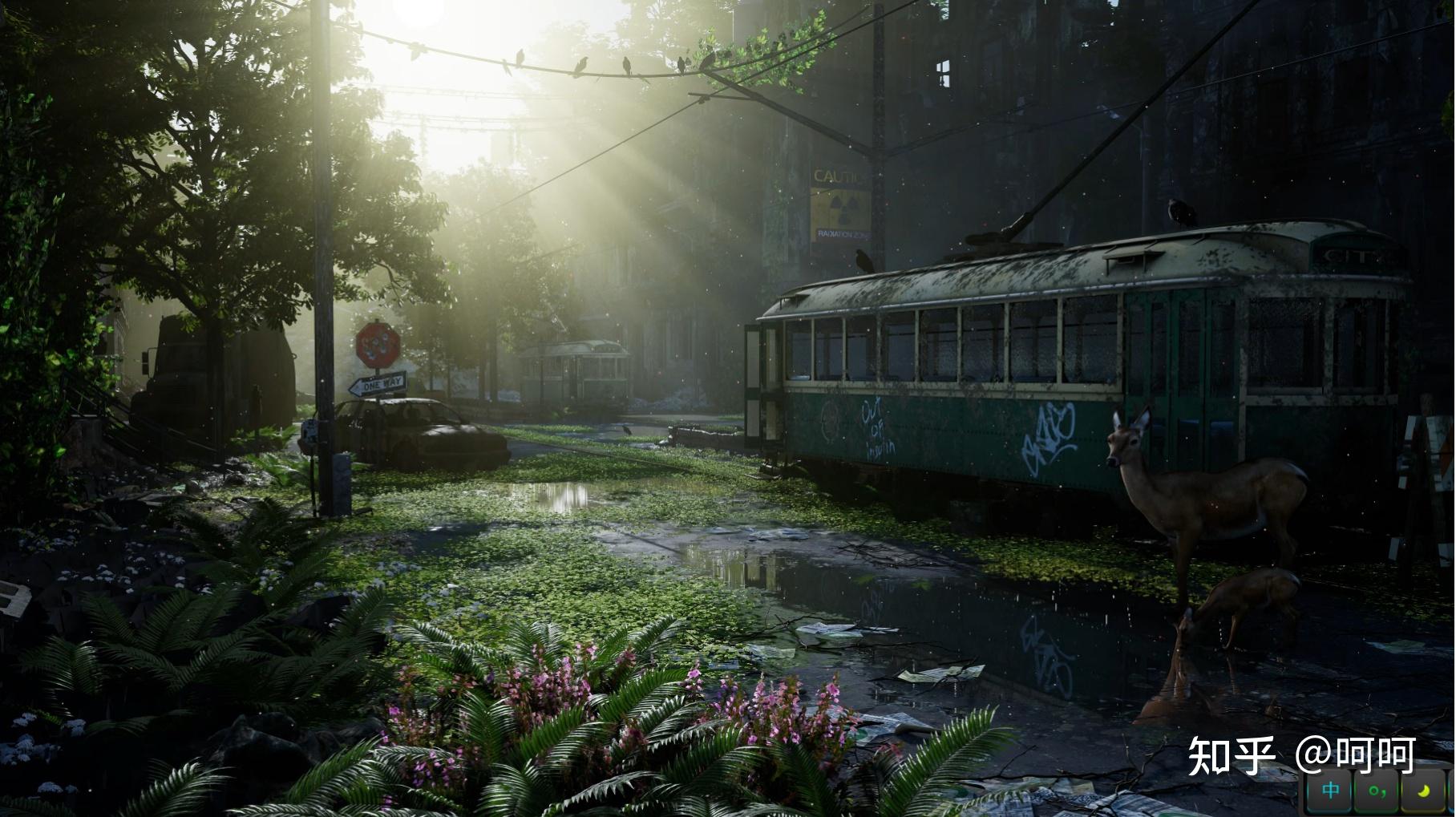Viewport: 1456px width, 817px height.
Task: Click the yellow crescent moon IME button
Action: (x=1423, y=791)
